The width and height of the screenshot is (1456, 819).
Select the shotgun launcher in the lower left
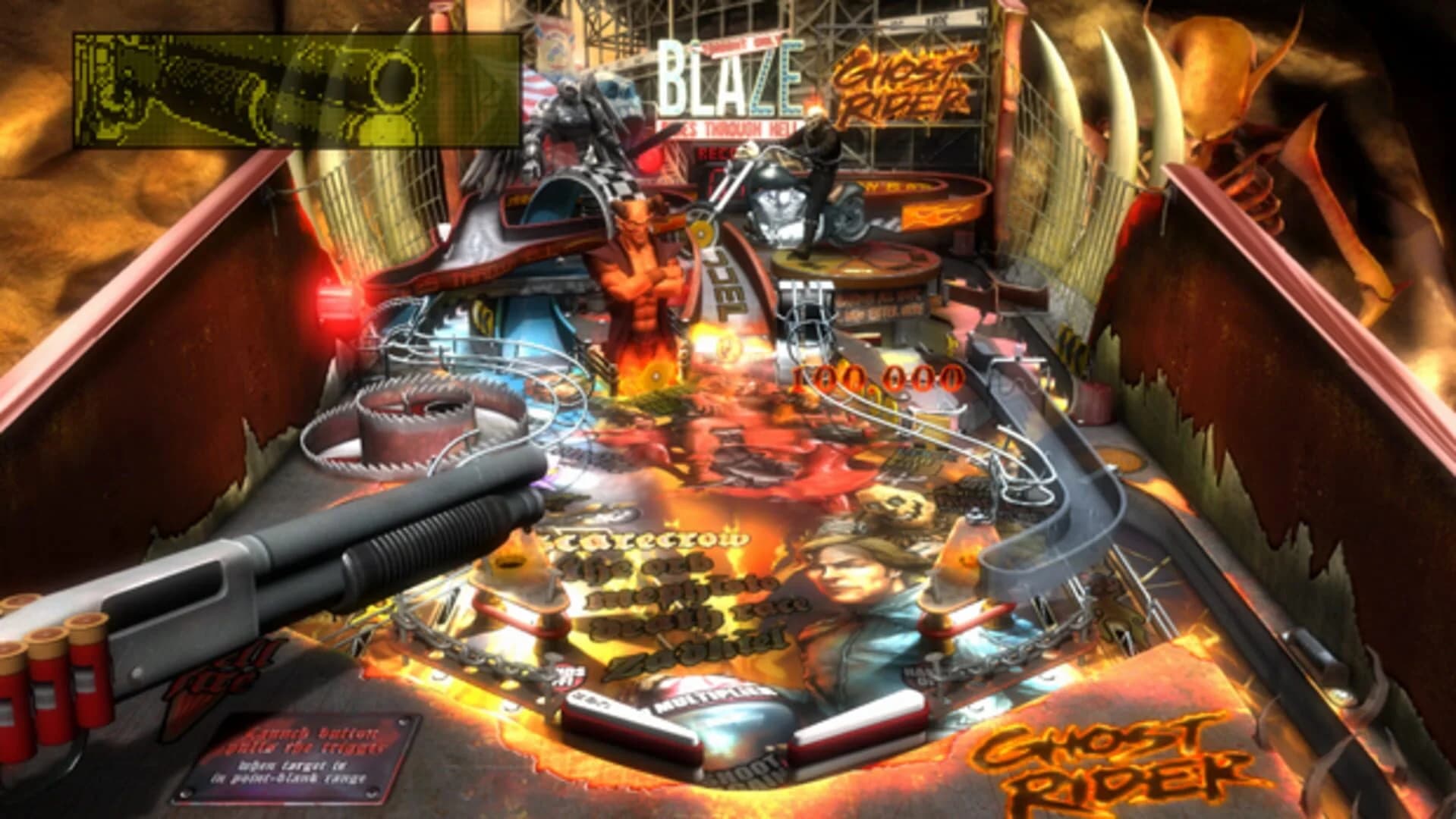click(303, 576)
